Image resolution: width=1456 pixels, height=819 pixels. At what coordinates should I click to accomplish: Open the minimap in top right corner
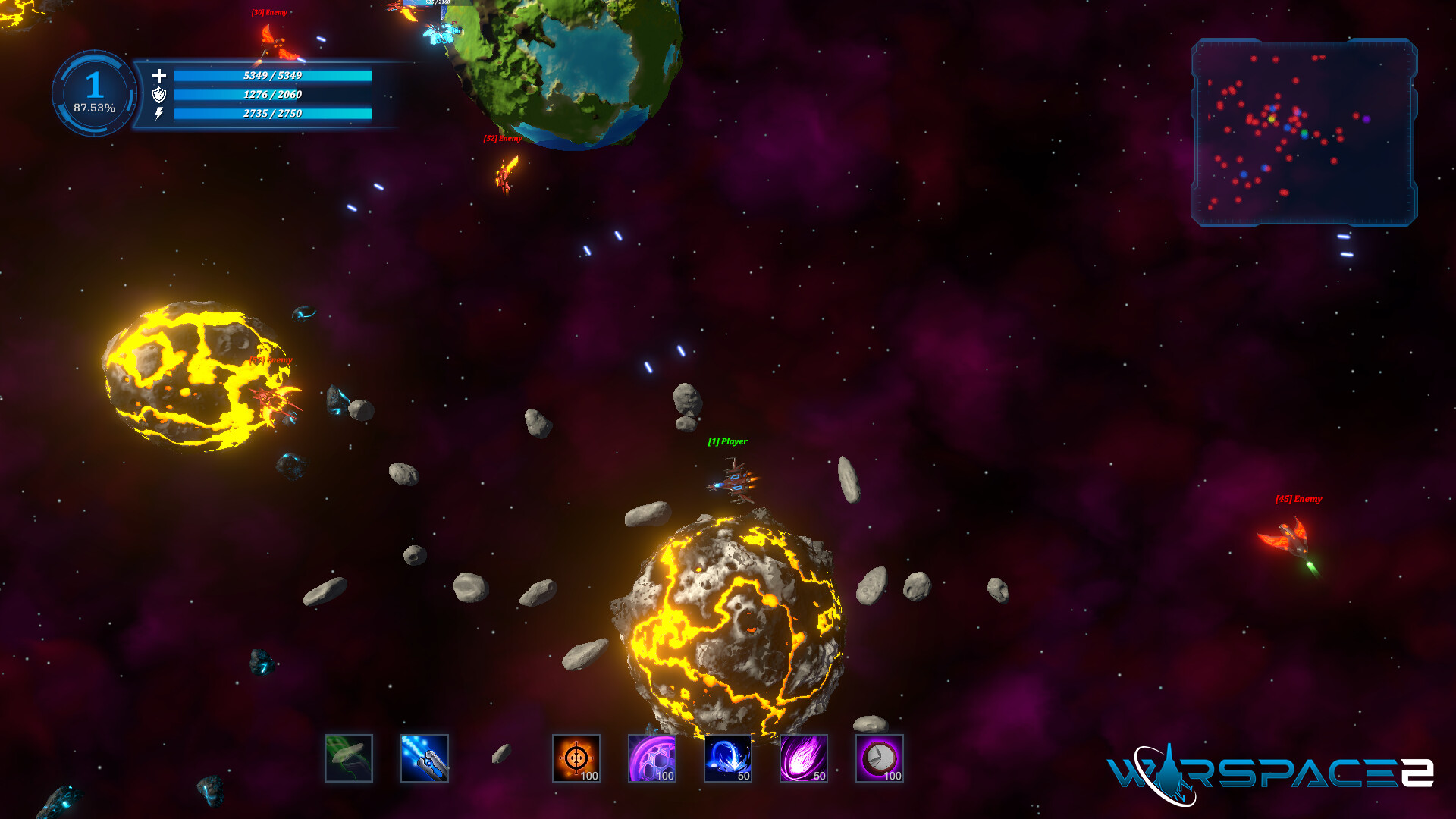(1306, 133)
